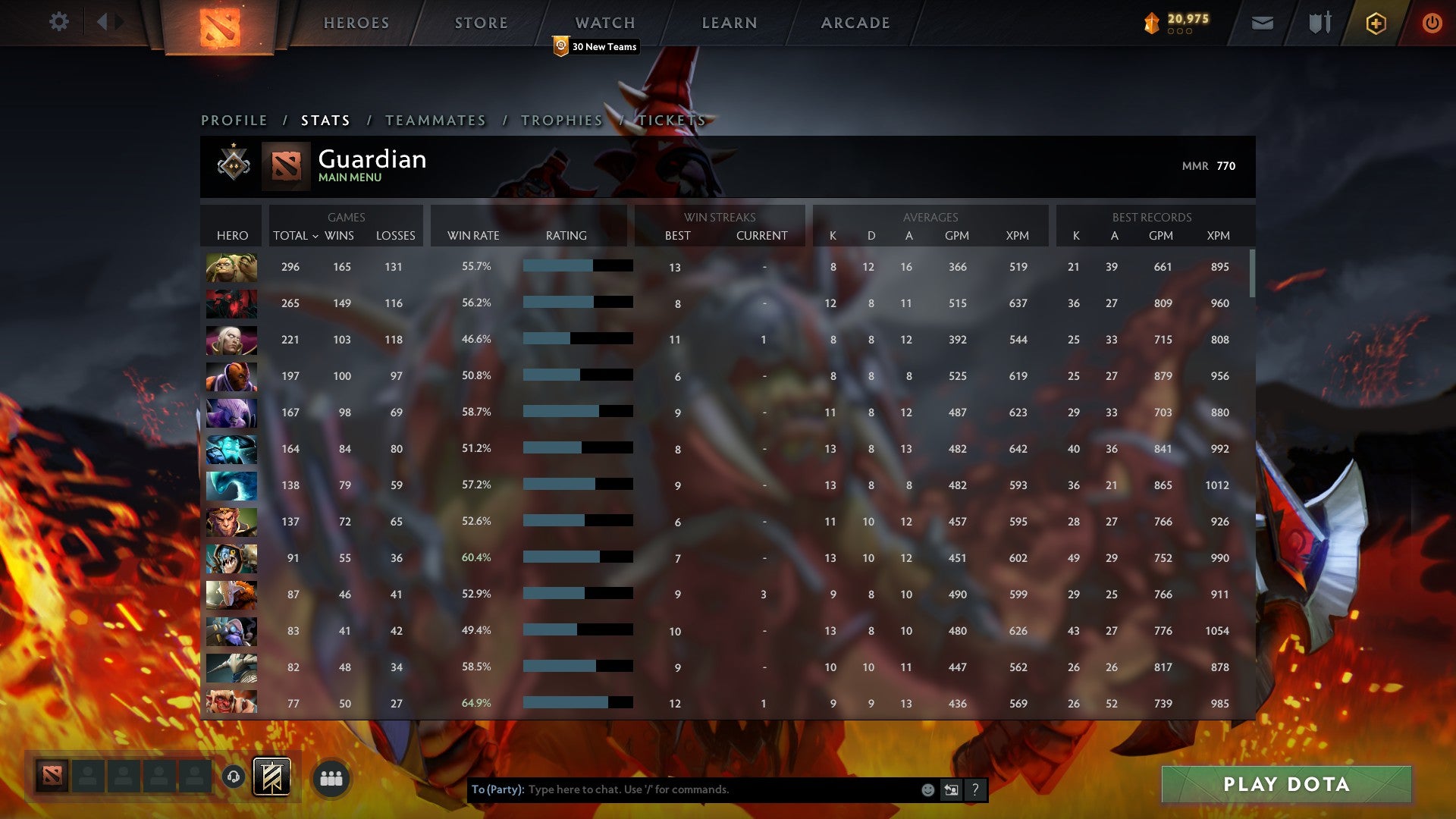The width and height of the screenshot is (1456, 819).
Task: Open the settings gear icon
Action: (59, 22)
